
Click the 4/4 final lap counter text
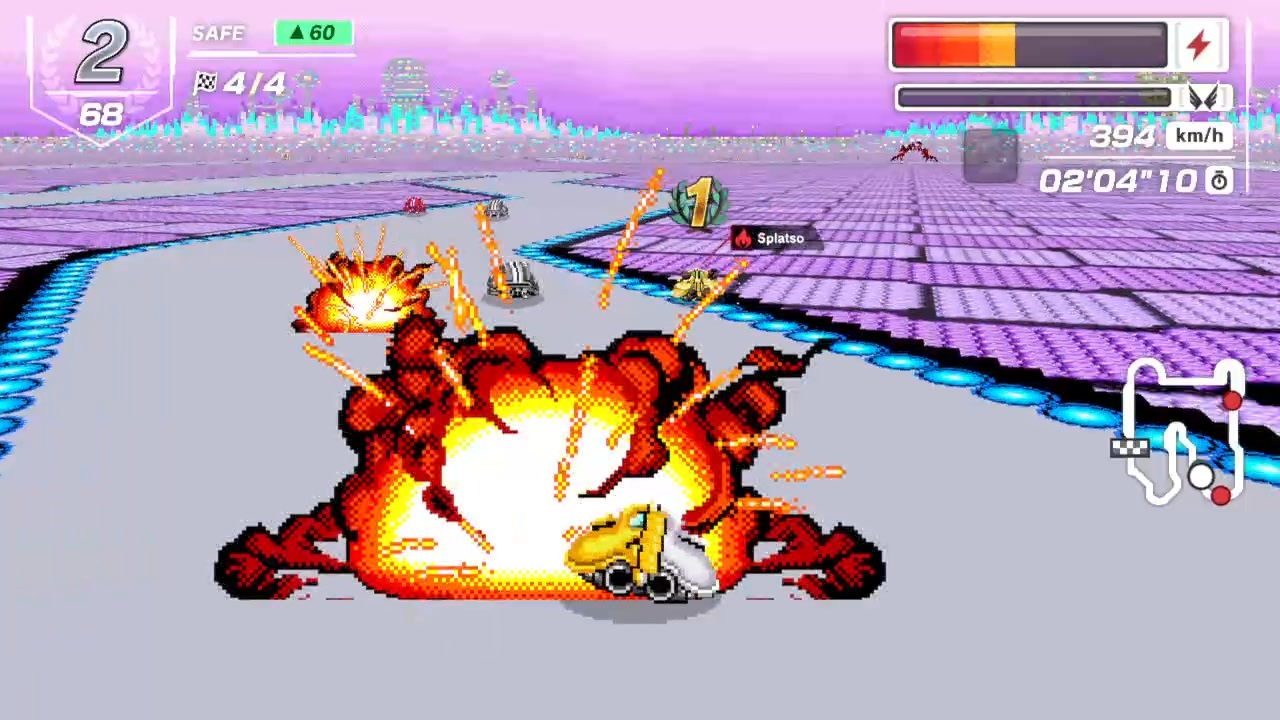click(x=254, y=83)
